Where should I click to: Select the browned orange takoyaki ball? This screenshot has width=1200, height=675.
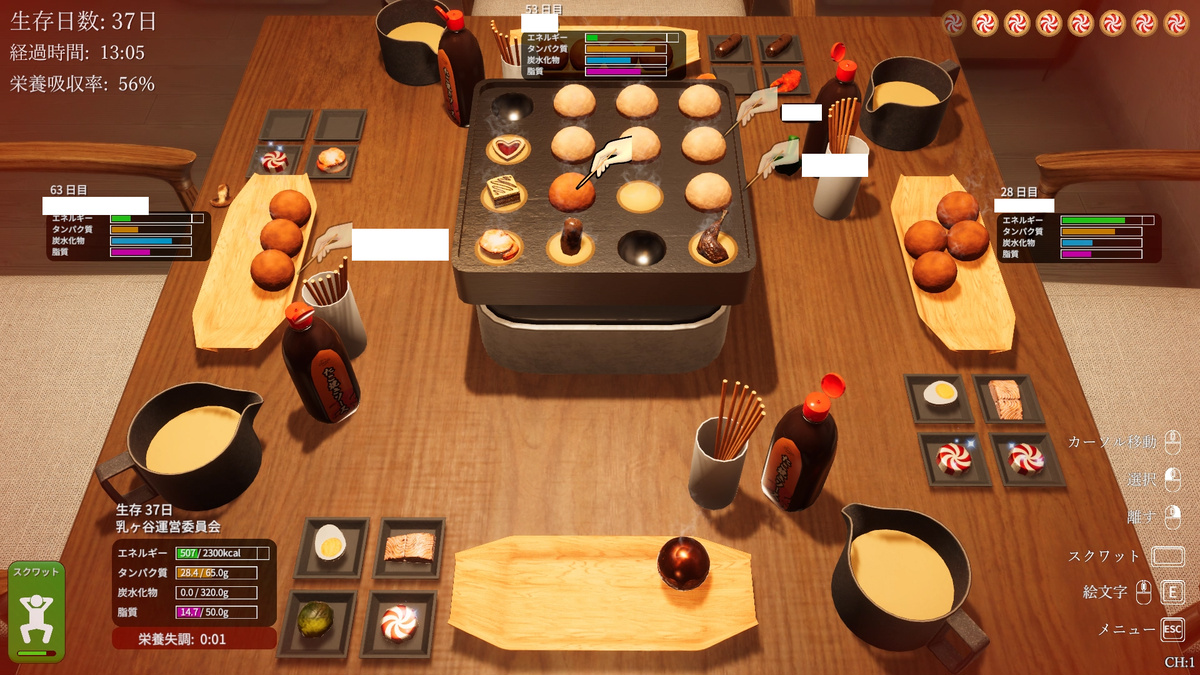[x=572, y=191]
